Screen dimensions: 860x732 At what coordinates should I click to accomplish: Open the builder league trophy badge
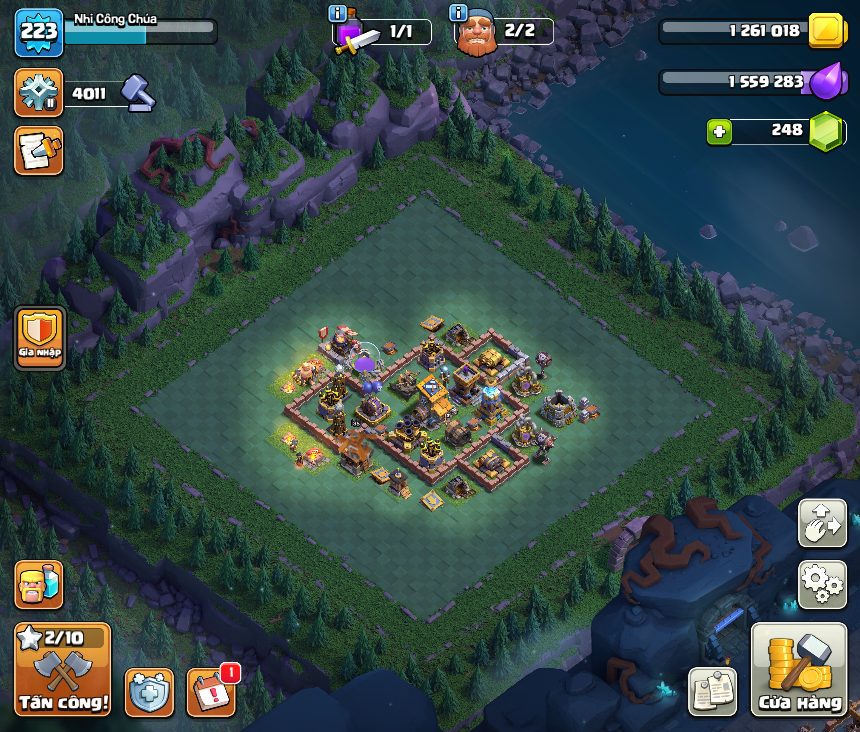click(x=38, y=93)
